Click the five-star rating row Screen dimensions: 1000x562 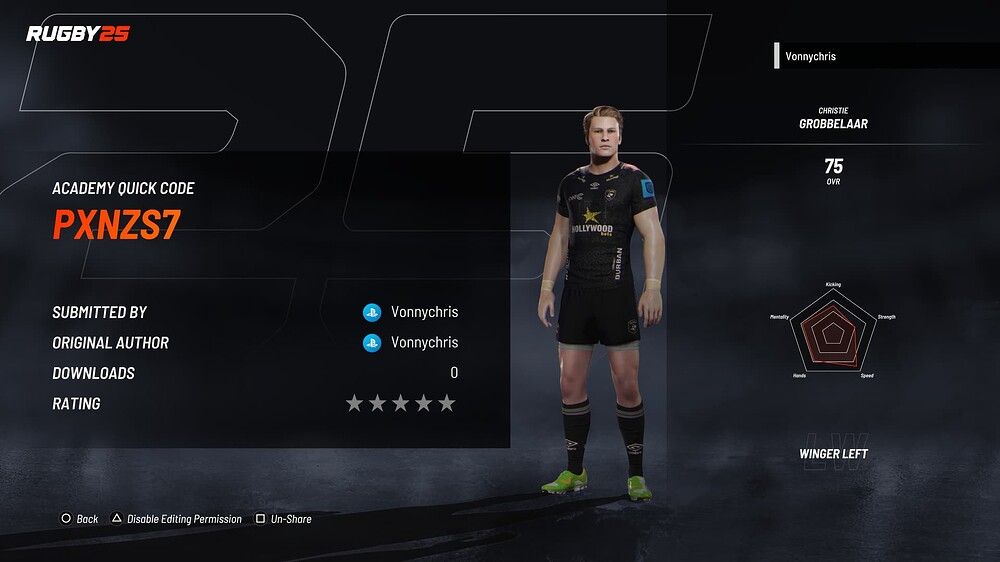400,403
